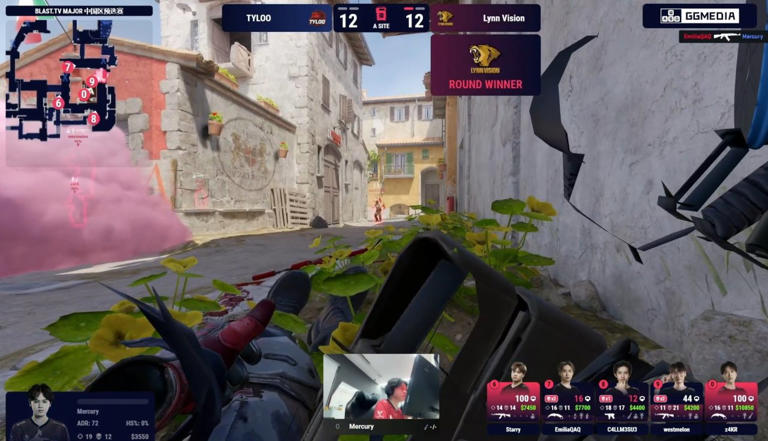
Task: Open the GGMEDIA broadcaster logo
Action: pos(699,16)
